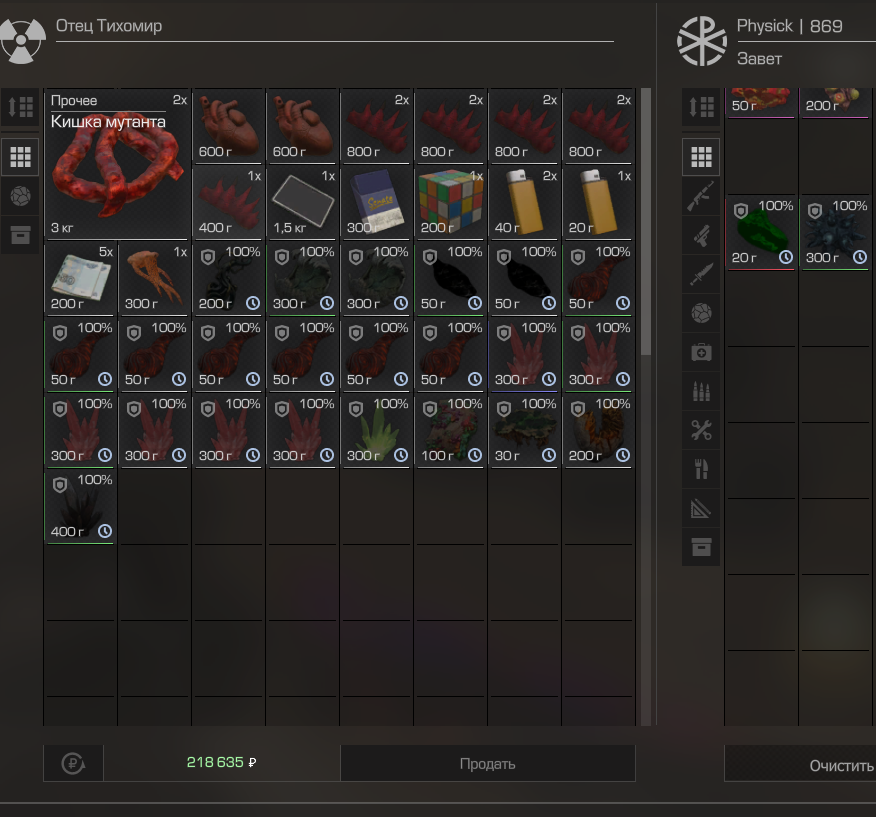Screen dimensions: 876x817
Task: Select the orange 300 г tentacle item
Action: coord(154,277)
